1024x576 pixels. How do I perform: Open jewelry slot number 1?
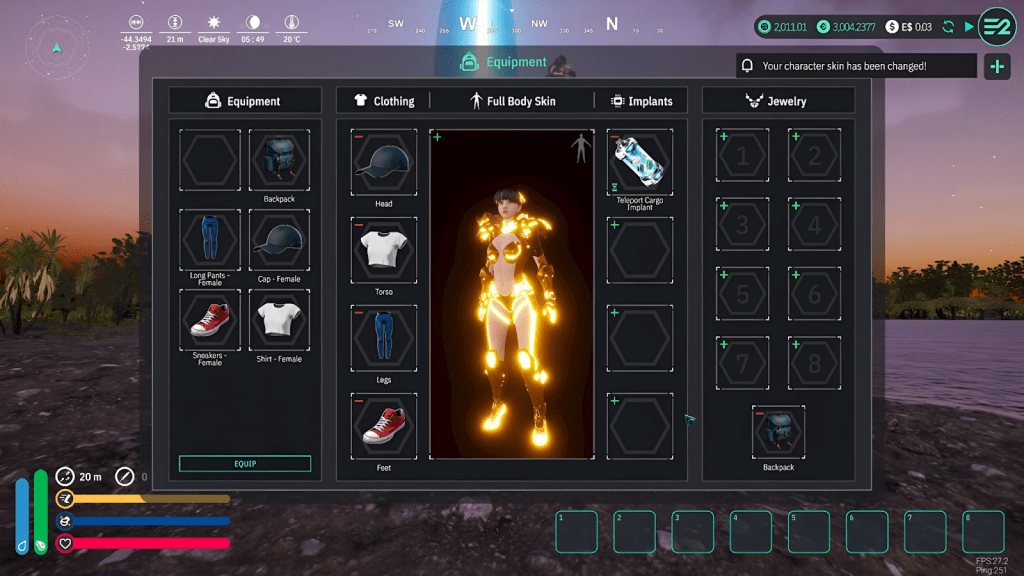(x=742, y=157)
